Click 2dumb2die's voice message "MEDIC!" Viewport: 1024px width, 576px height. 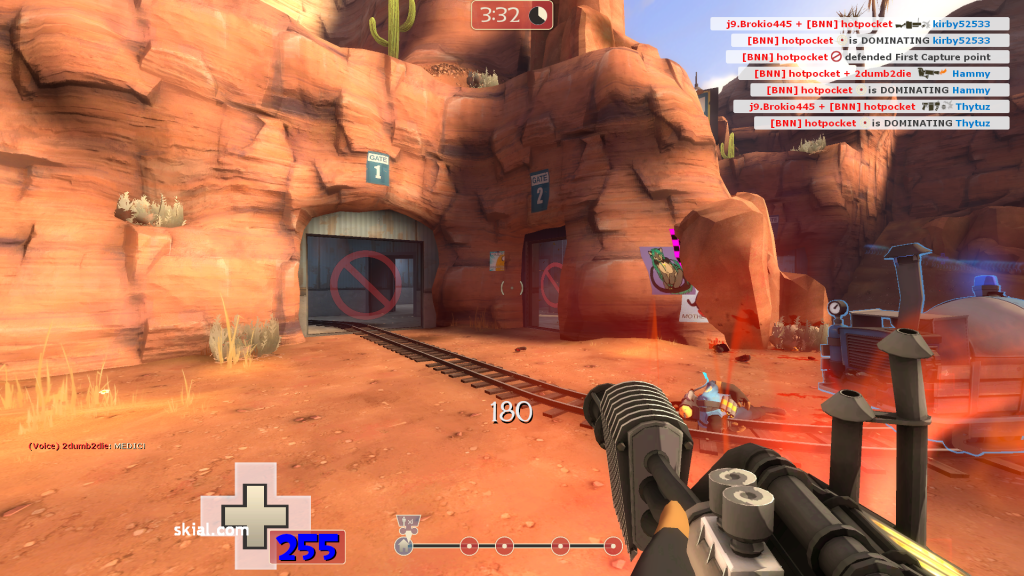(x=88, y=446)
